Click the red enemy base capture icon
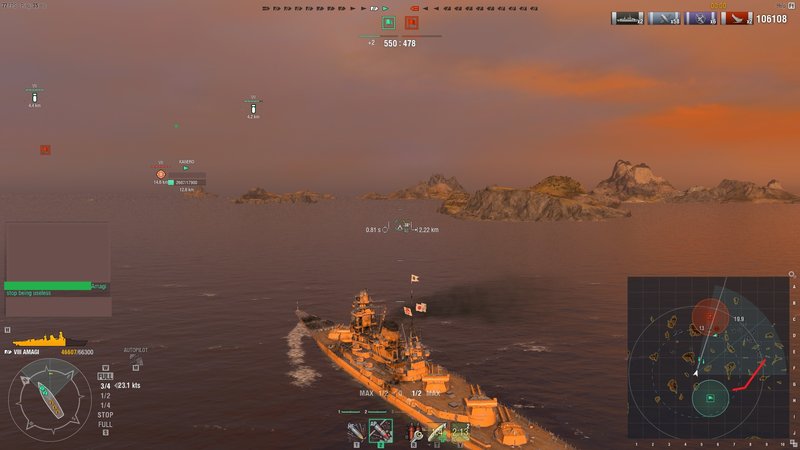 pos(412,22)
